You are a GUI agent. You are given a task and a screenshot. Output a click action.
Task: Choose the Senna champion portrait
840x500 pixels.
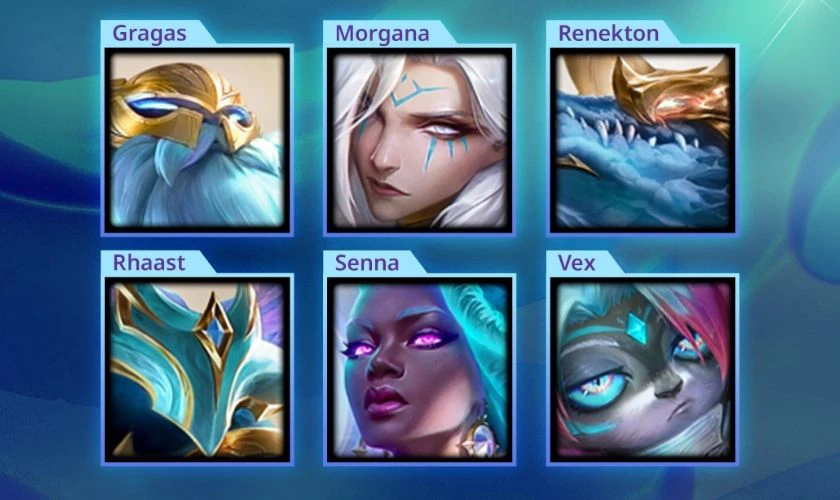pyautogui.click(x=420, y=369)
